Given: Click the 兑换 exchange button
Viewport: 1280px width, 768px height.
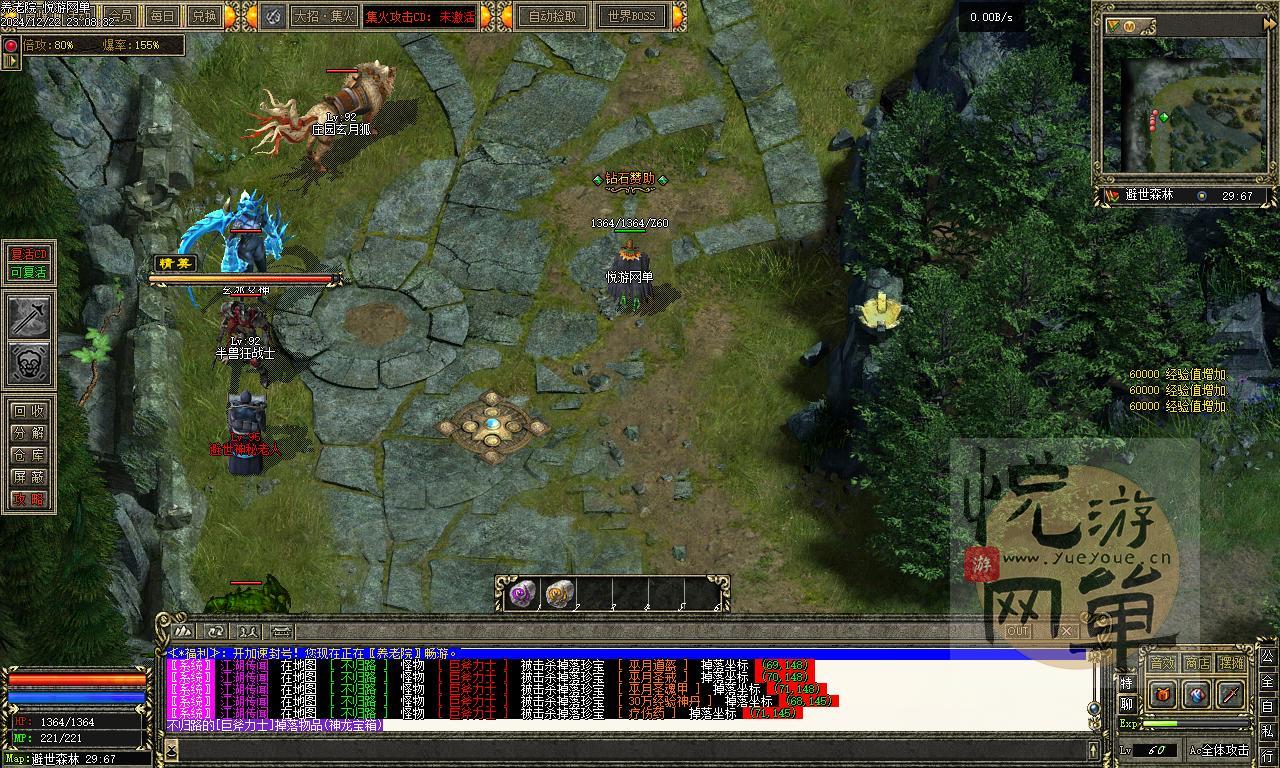Looking at the screenshot, I should pos(204,16).
